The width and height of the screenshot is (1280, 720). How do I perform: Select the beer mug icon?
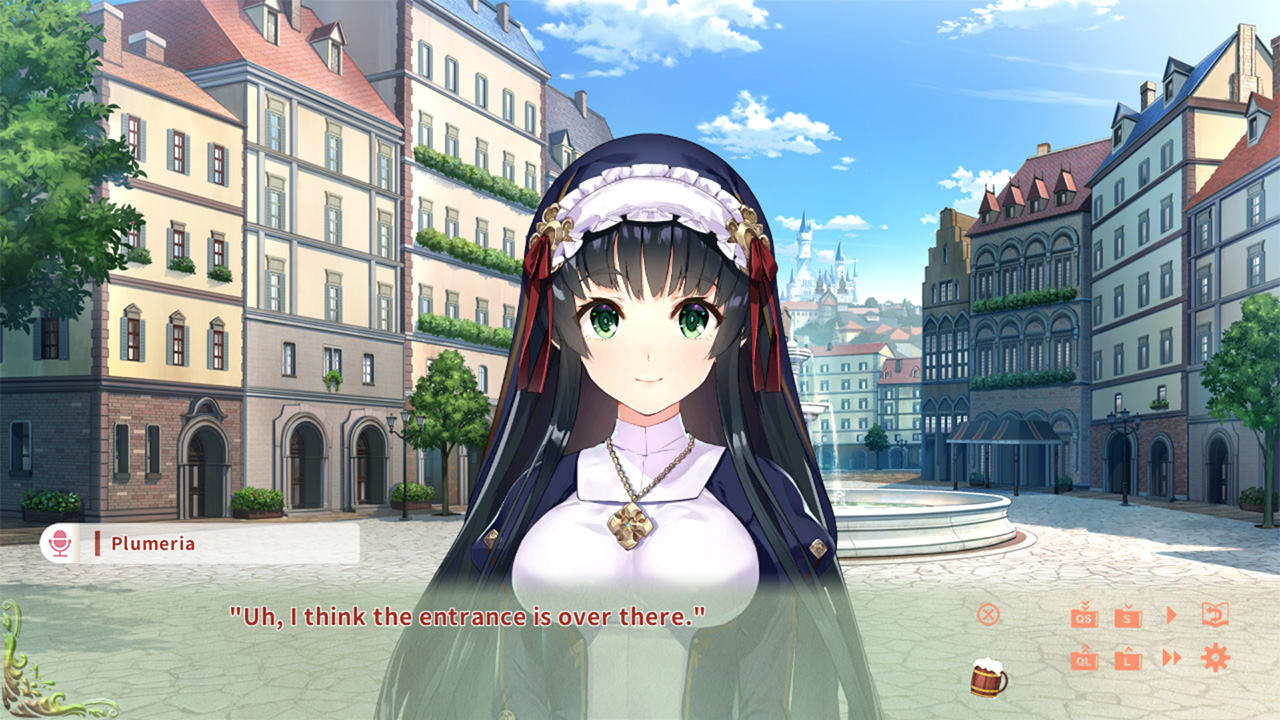click(986, 678)
